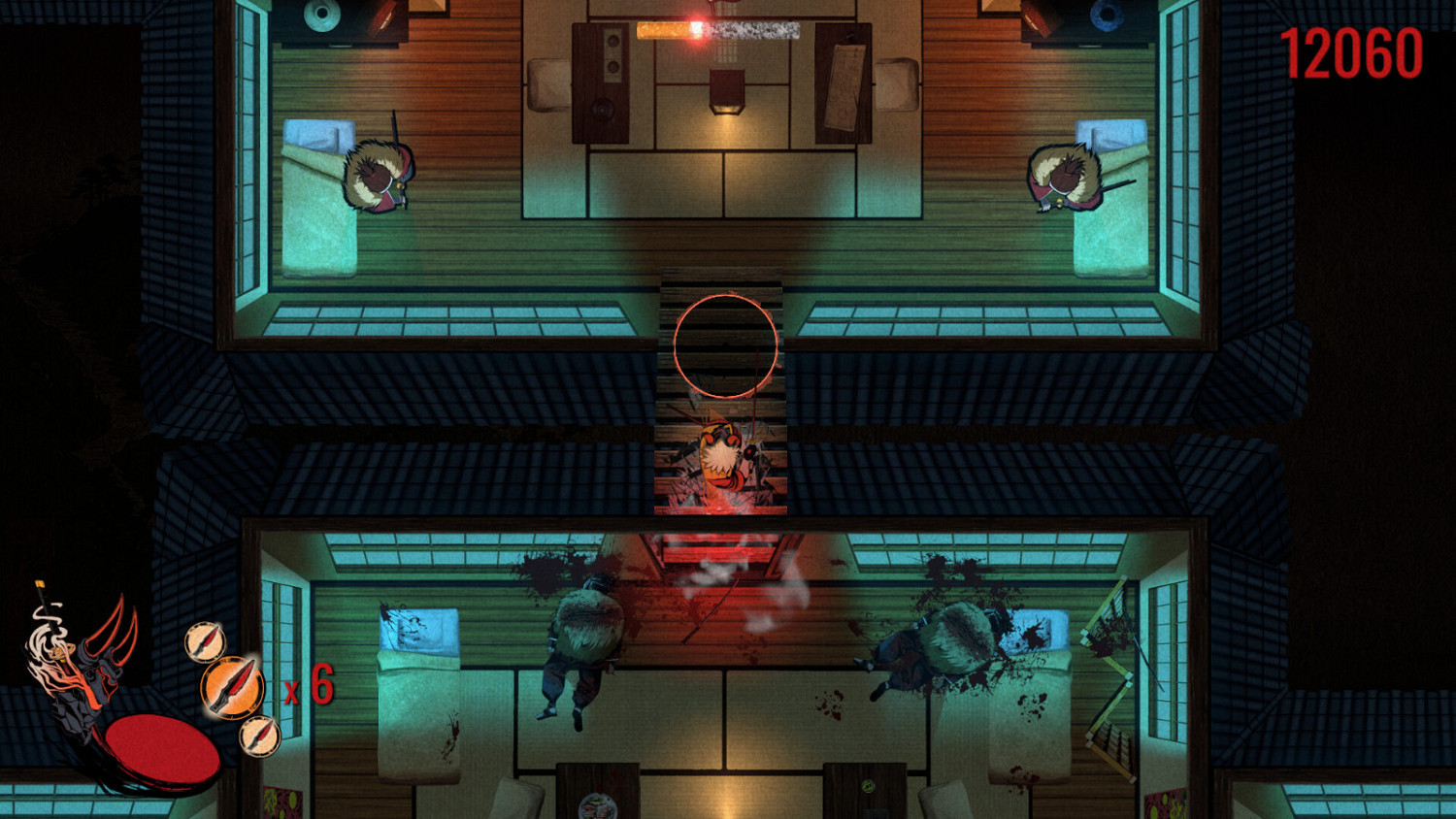Click the bottom kunai icon in the ammo stack
Image resolution: width=1456 pixels, height=819 pixels.
[x=261, y=736]
